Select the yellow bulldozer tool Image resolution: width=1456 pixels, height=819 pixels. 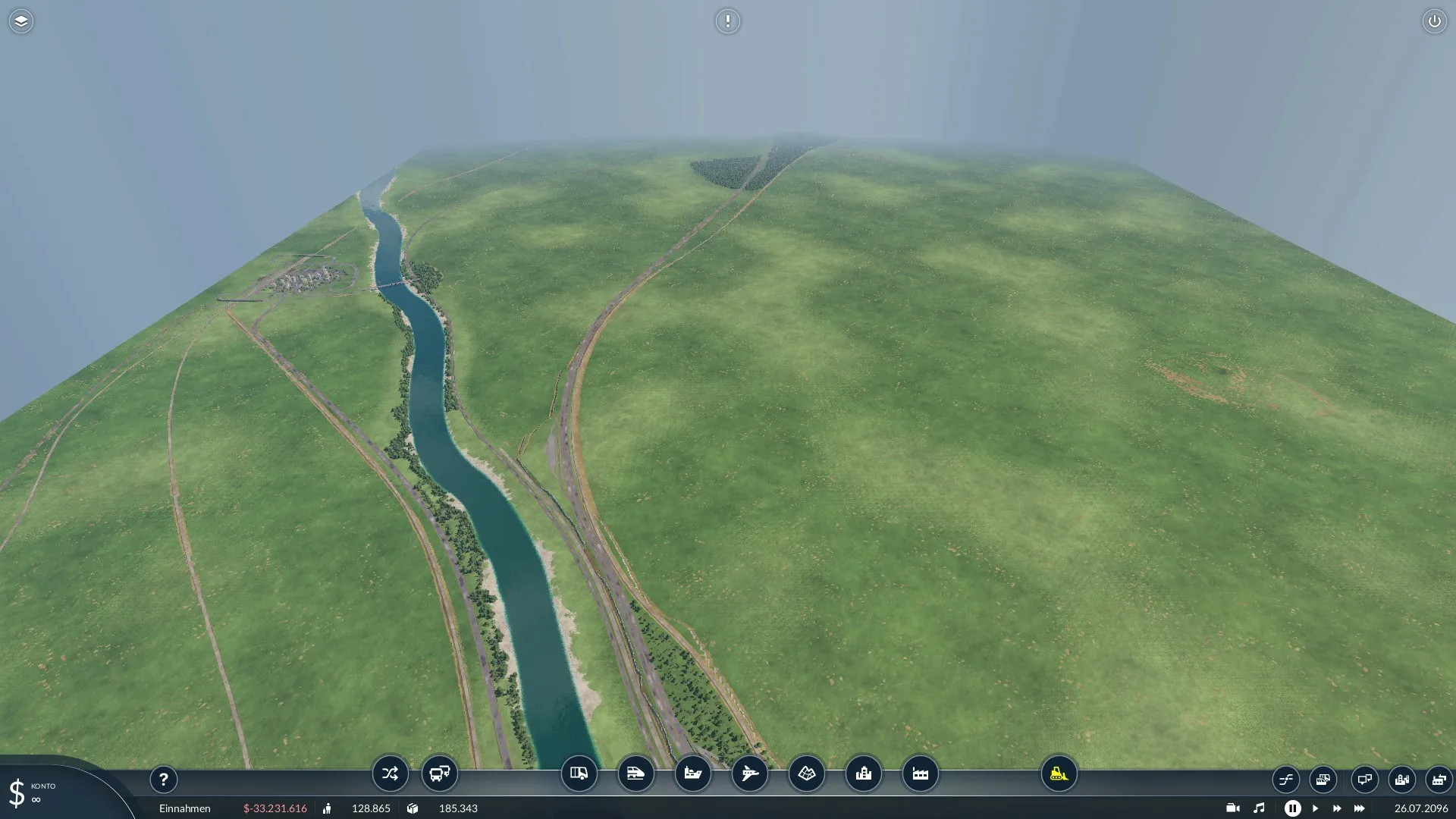pos(1059,773)
